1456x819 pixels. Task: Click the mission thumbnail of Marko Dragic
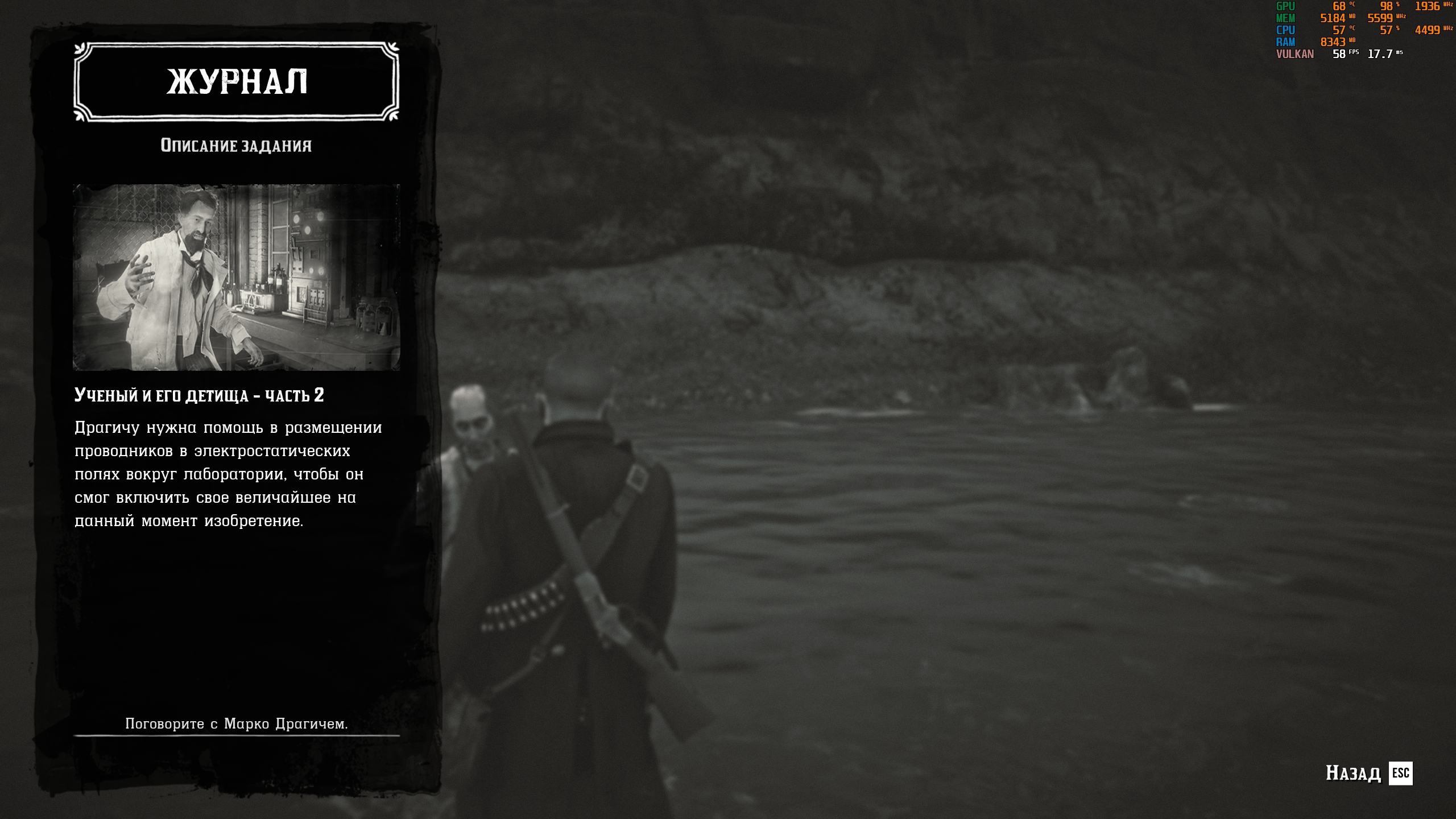pyautogui.click(x=236, y=277)
